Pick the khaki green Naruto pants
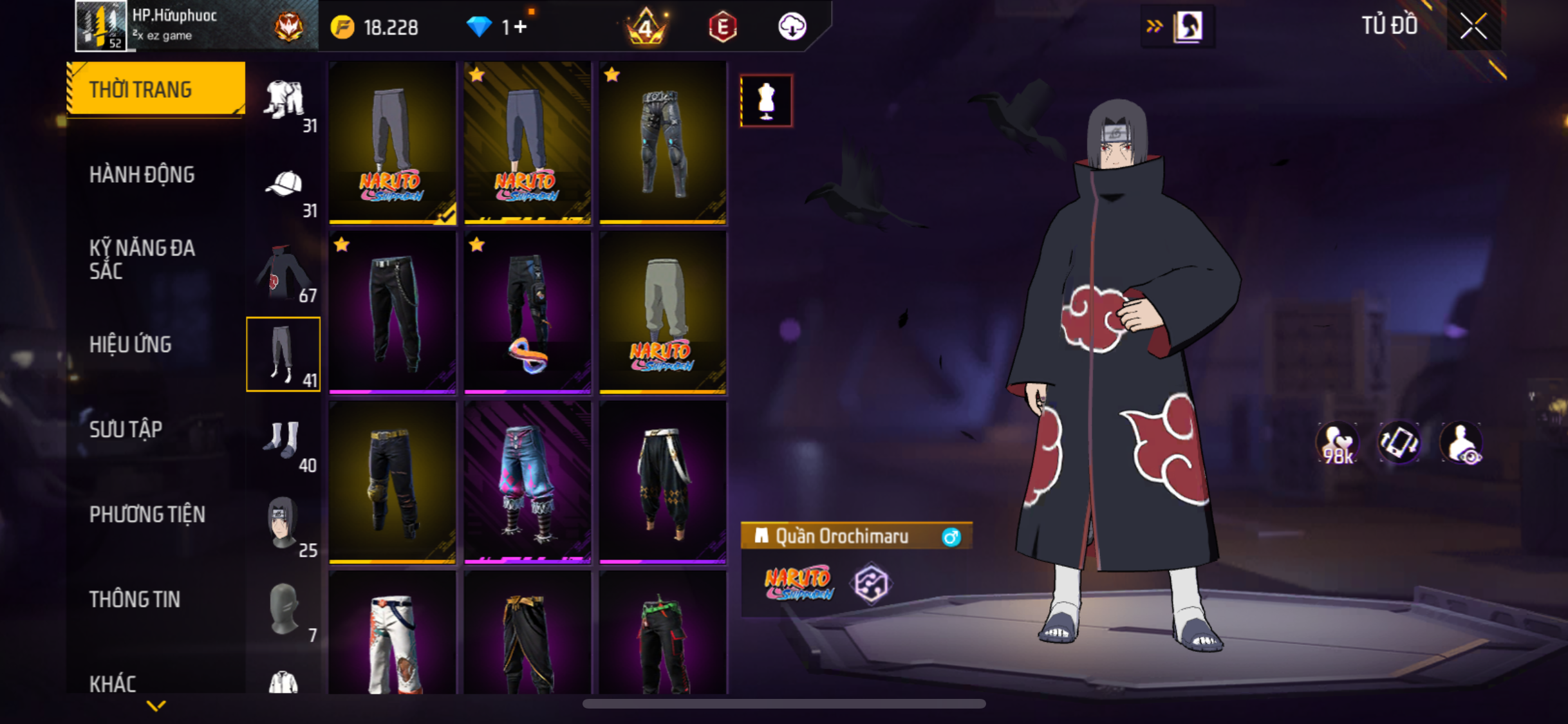 663,313
